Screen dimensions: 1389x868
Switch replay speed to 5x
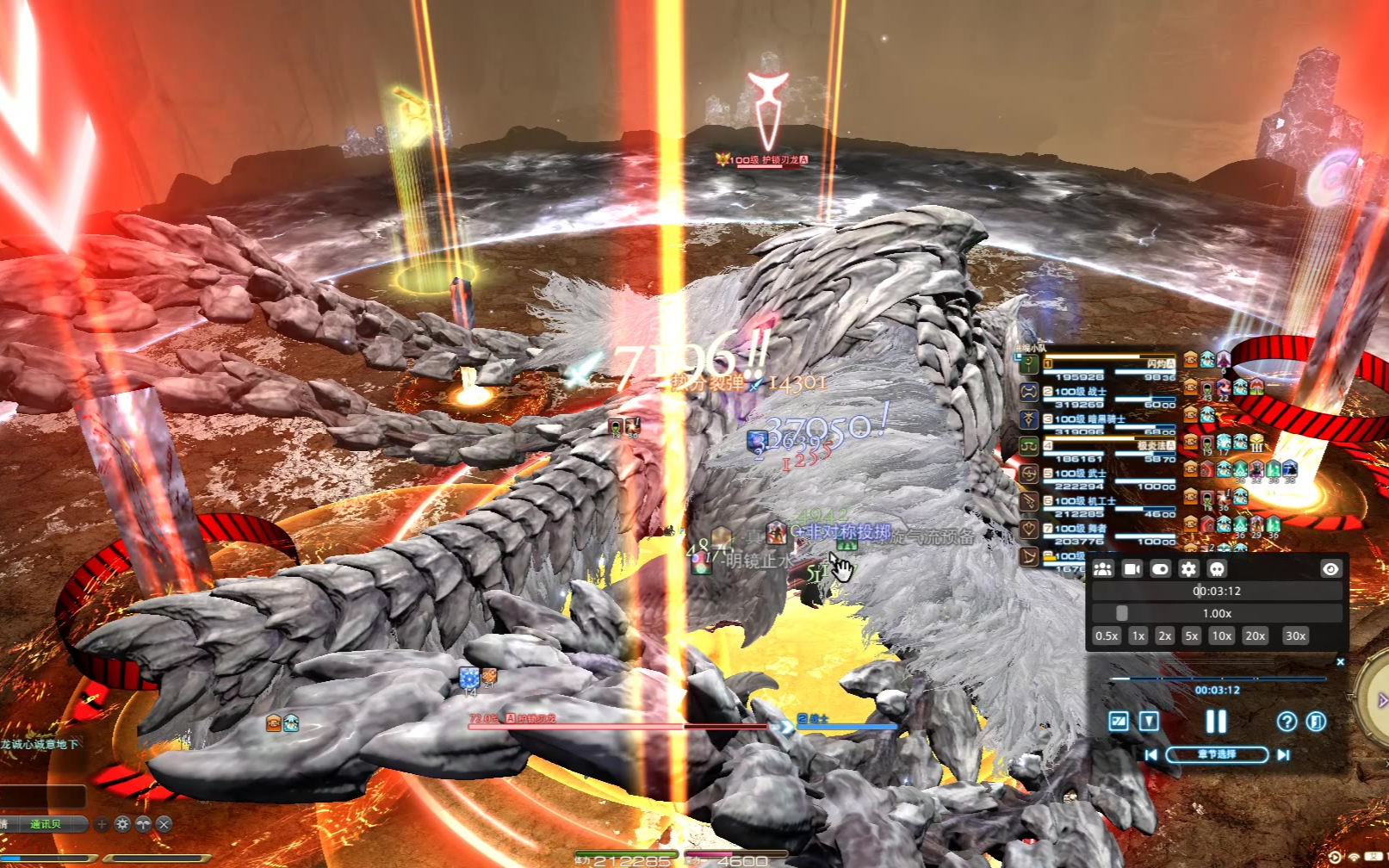tap(1191, 636)
